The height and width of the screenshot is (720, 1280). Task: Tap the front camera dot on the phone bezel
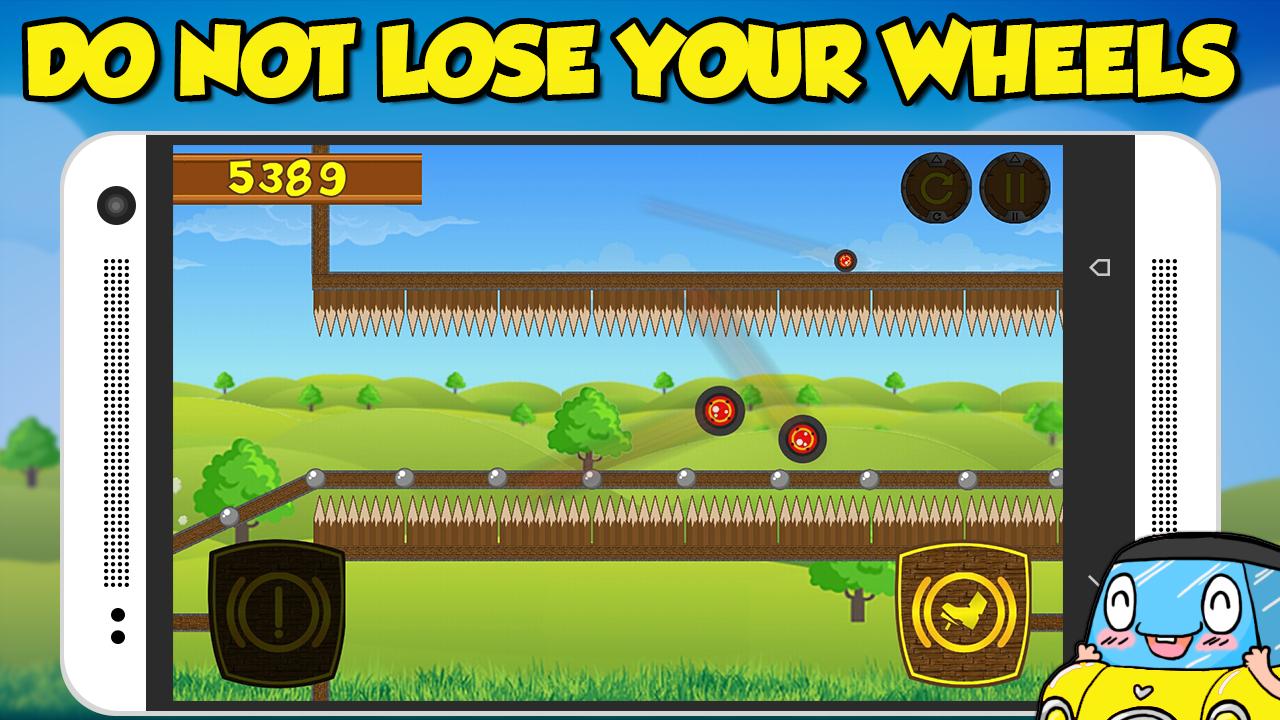[x=117, y=206]
